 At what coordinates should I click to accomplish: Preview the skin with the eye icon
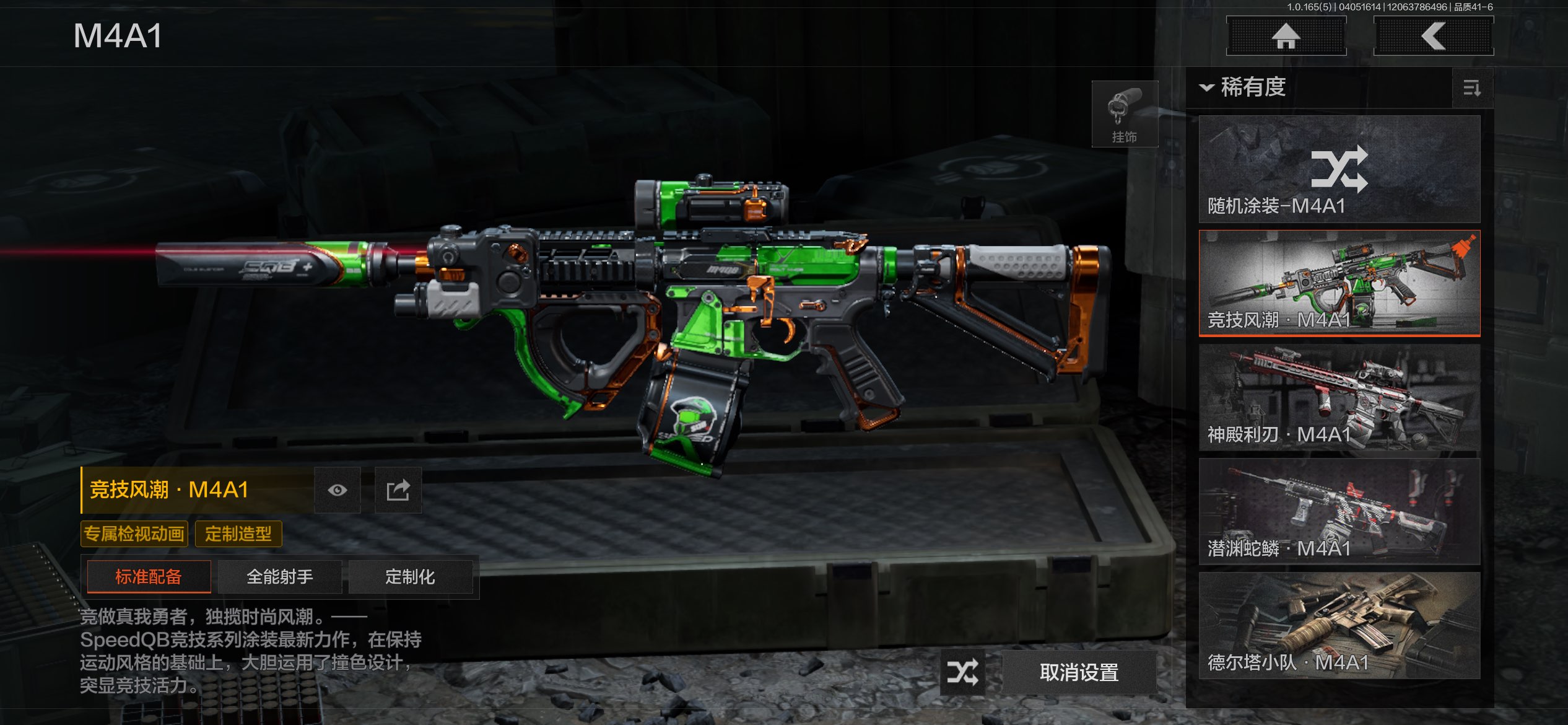338,490
